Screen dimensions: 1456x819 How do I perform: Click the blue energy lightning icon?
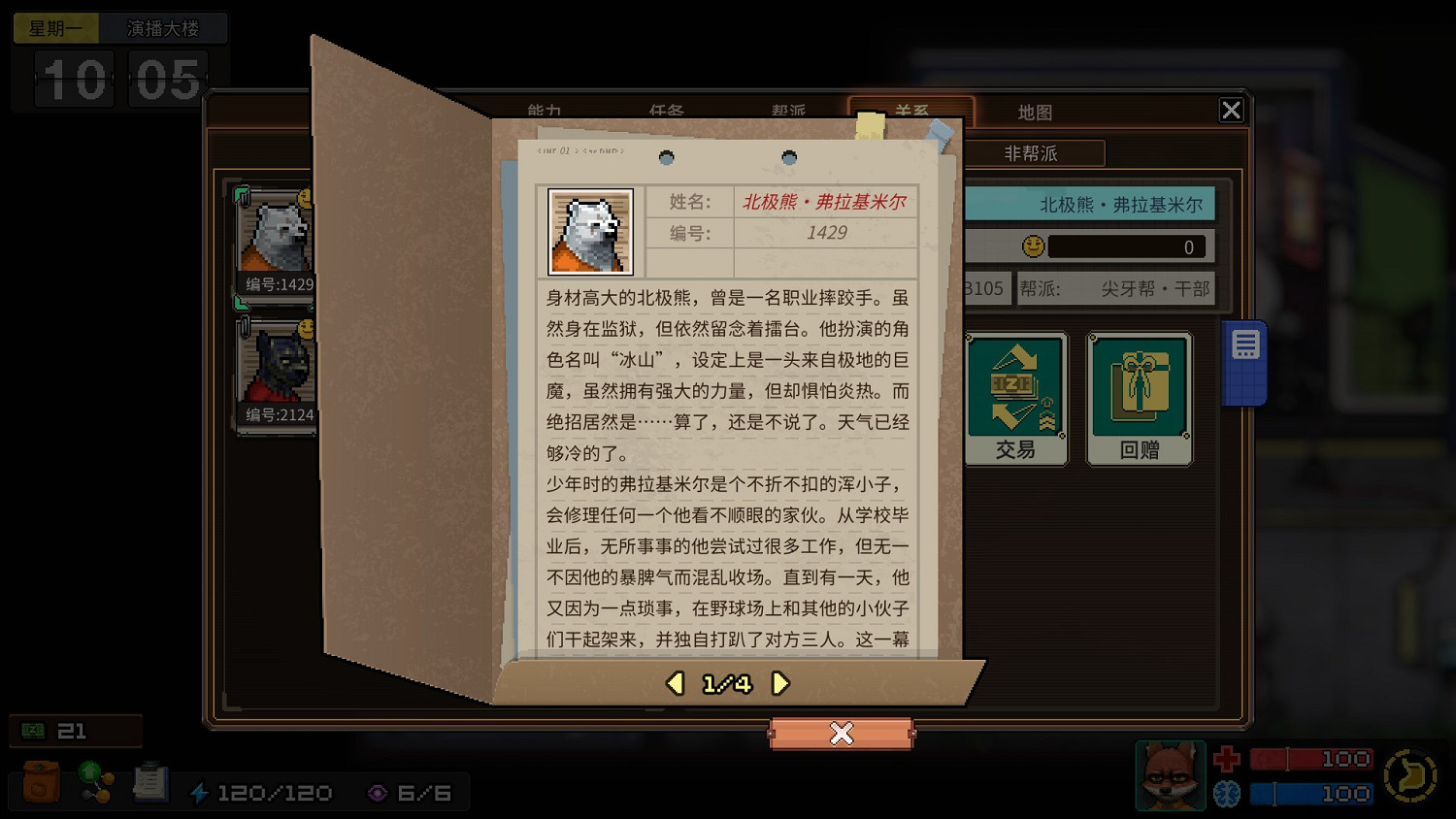(x=200, y=792)
